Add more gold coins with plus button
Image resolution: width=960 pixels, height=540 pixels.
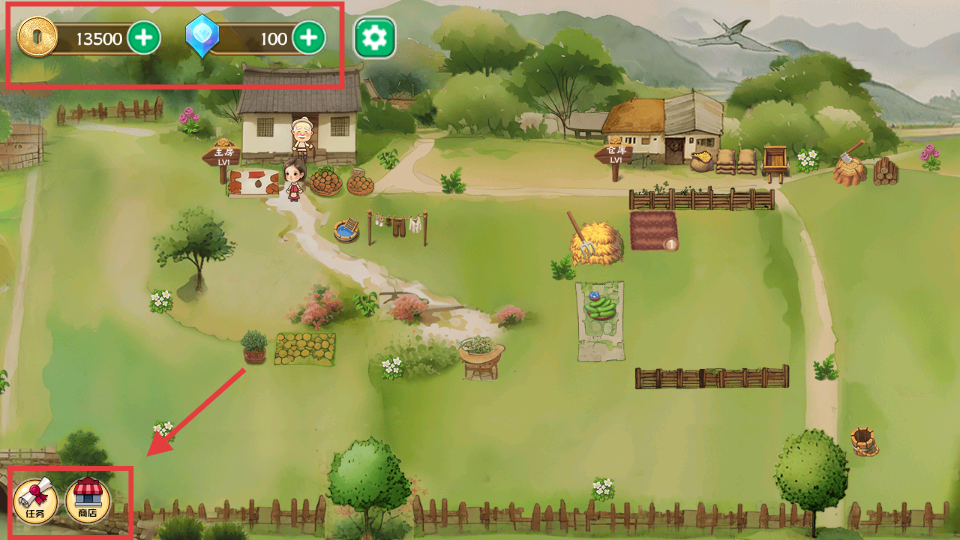pos(144,39)
